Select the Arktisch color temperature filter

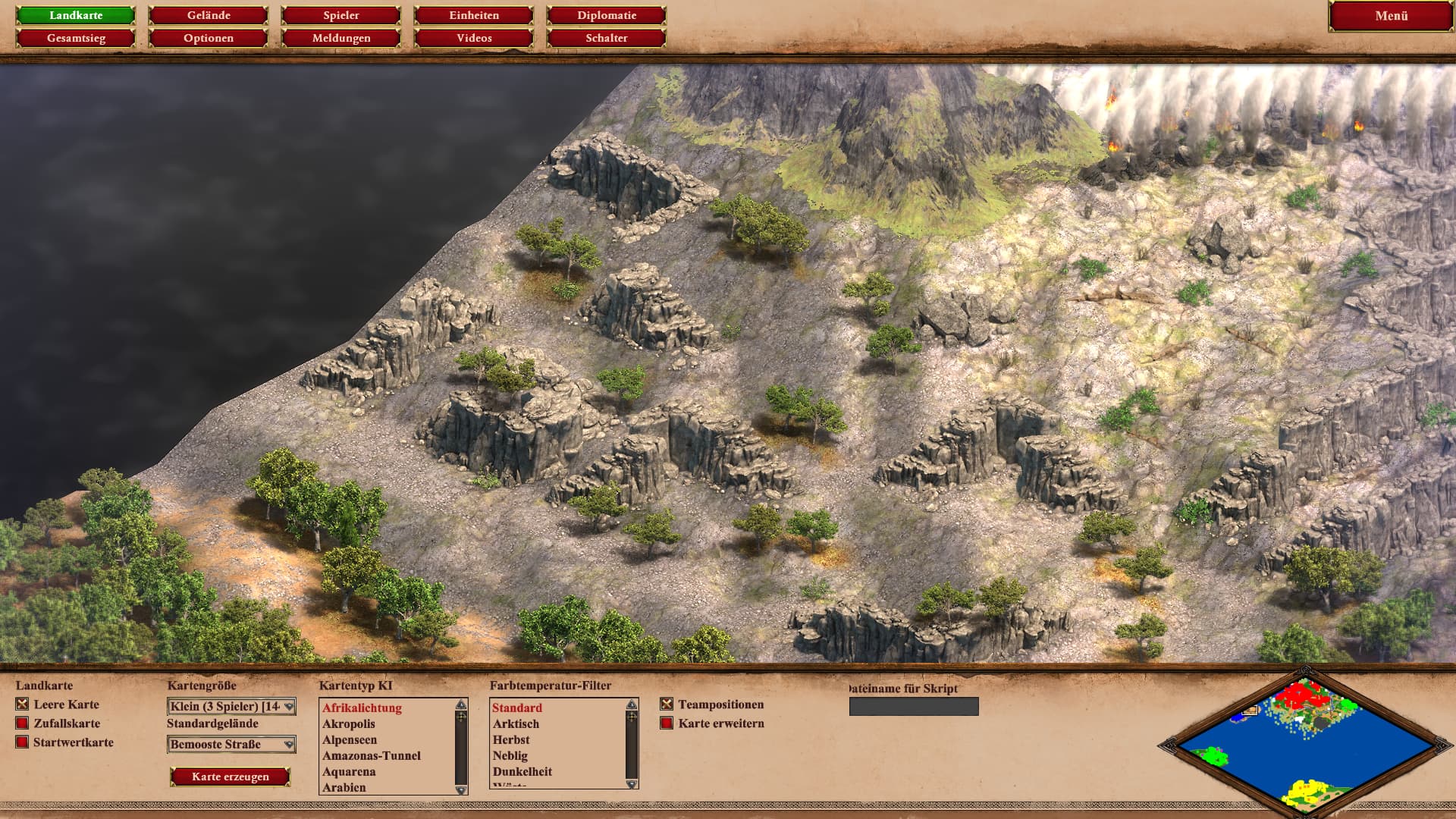coord(516,724)
